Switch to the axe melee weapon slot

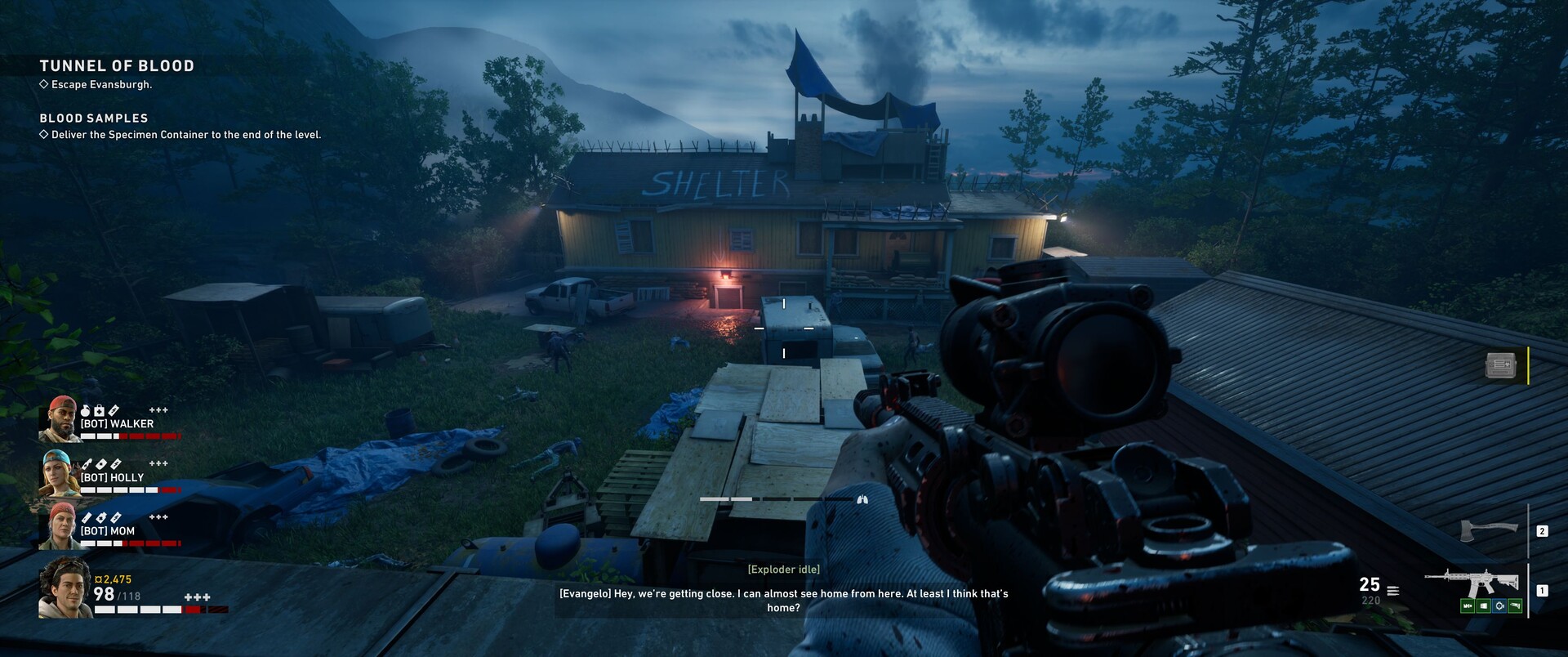click(1490, 530)
